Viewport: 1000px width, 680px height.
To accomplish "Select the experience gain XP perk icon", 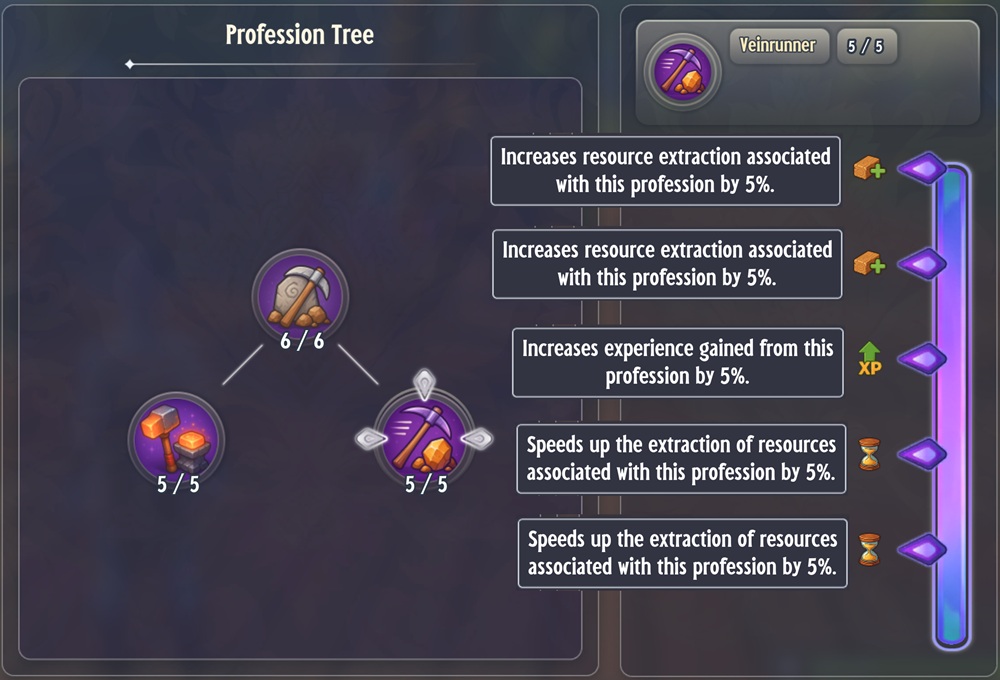I will pyautogui.click(x=870, y=358).
